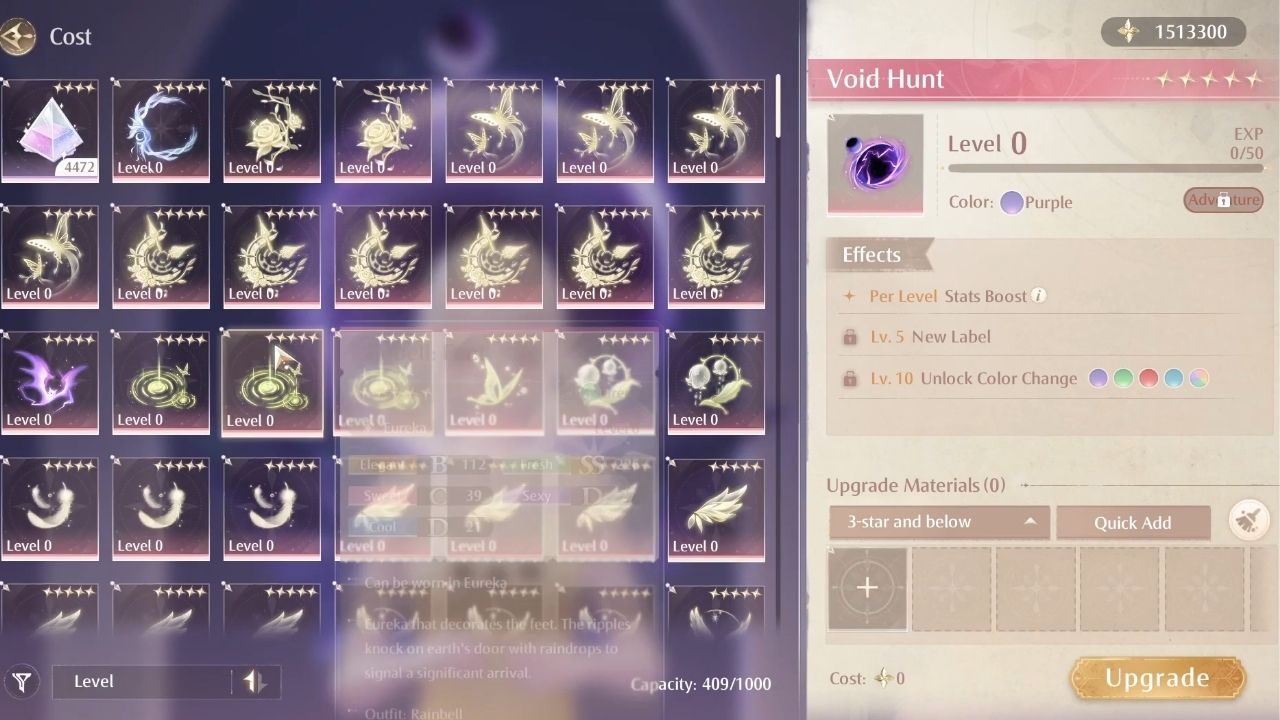This screenshot has height=720, width=1280.
Task: Click the currency counter showing 1513300
Action: 1174,31
